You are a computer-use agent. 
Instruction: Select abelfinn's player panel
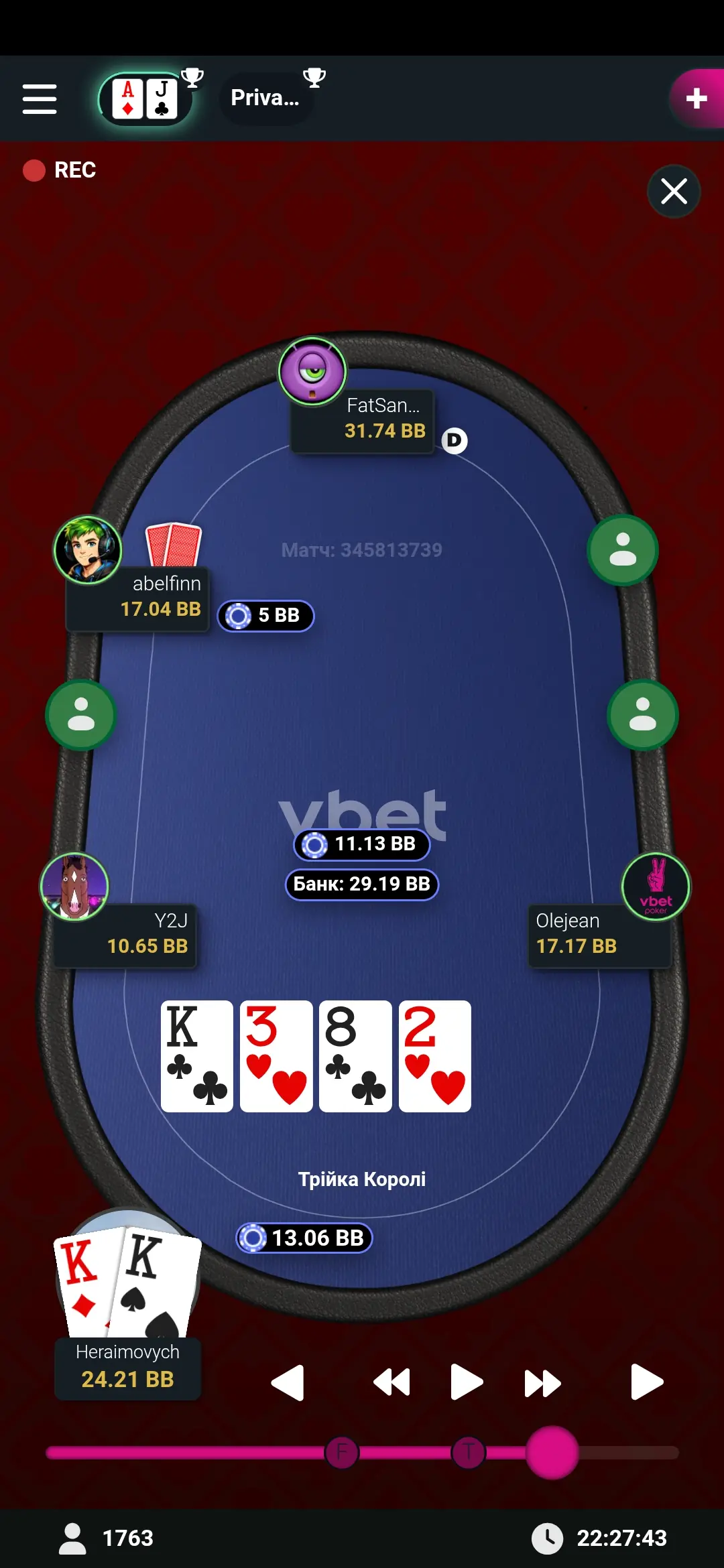(138, 598)
